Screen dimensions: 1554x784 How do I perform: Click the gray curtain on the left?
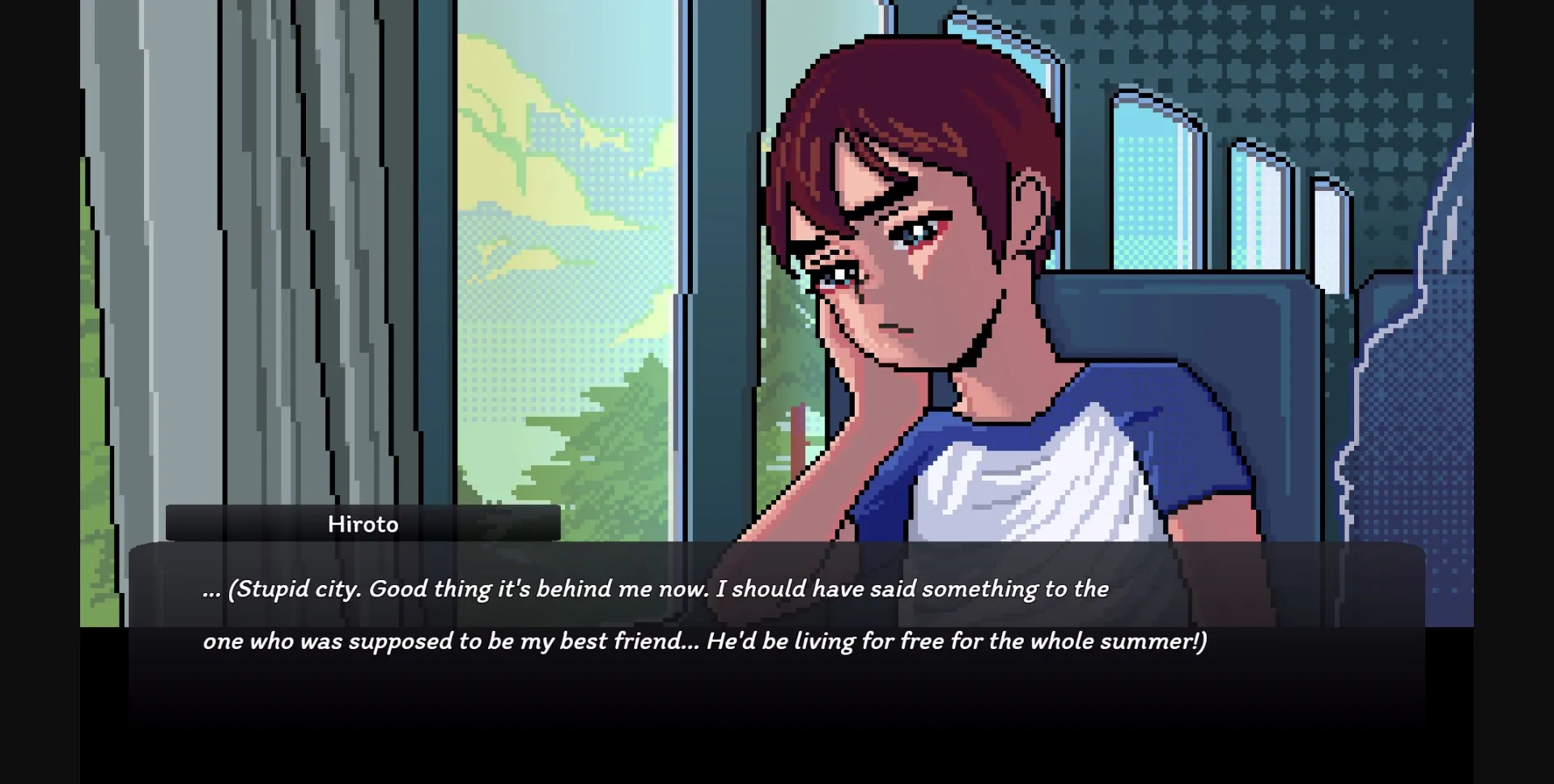point(243,243)
